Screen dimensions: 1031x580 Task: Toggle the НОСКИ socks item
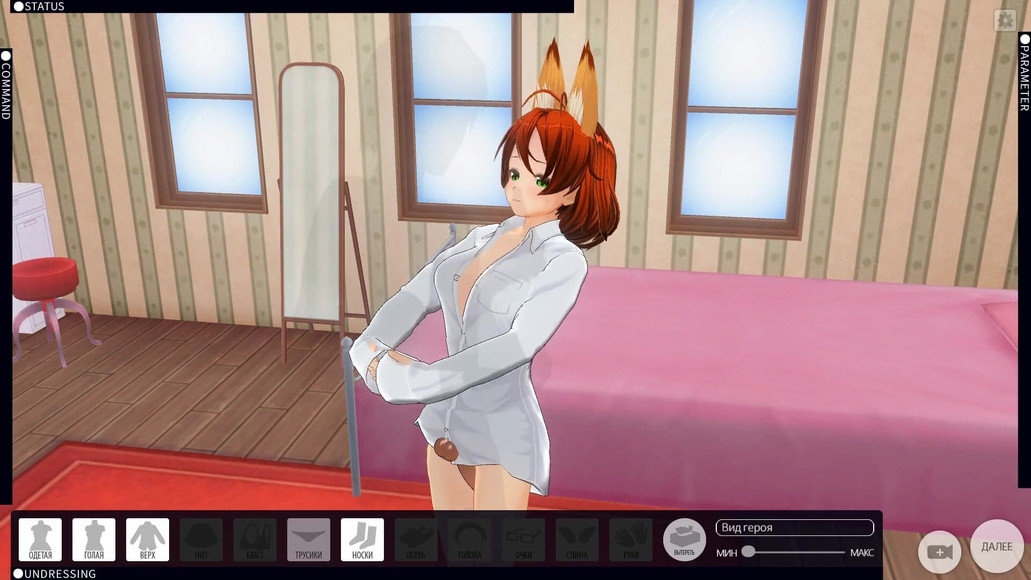coord(362,540)
